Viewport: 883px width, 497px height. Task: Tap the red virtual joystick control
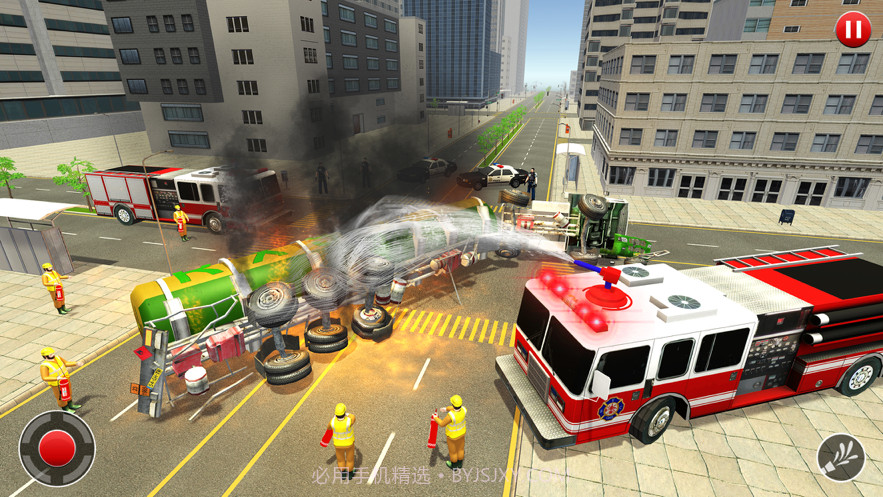pos(57,448)
